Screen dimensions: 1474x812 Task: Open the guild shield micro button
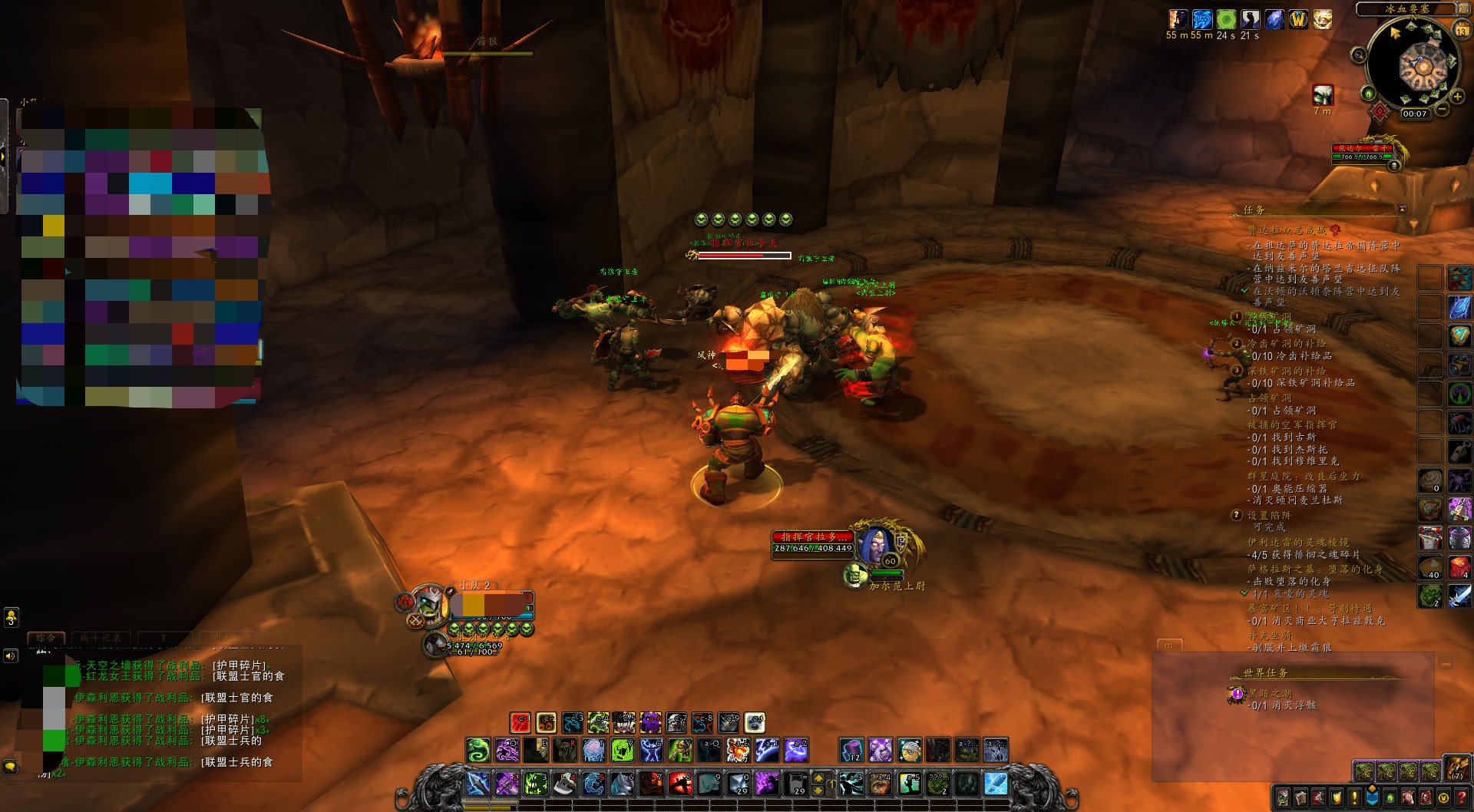(x=1337, y=797)
